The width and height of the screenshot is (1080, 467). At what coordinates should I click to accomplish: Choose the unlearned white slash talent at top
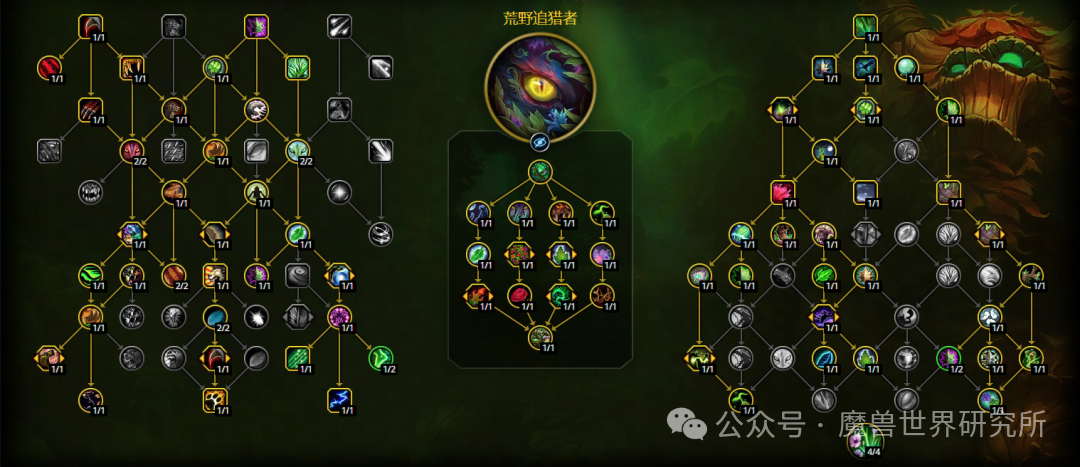(340, 25)
